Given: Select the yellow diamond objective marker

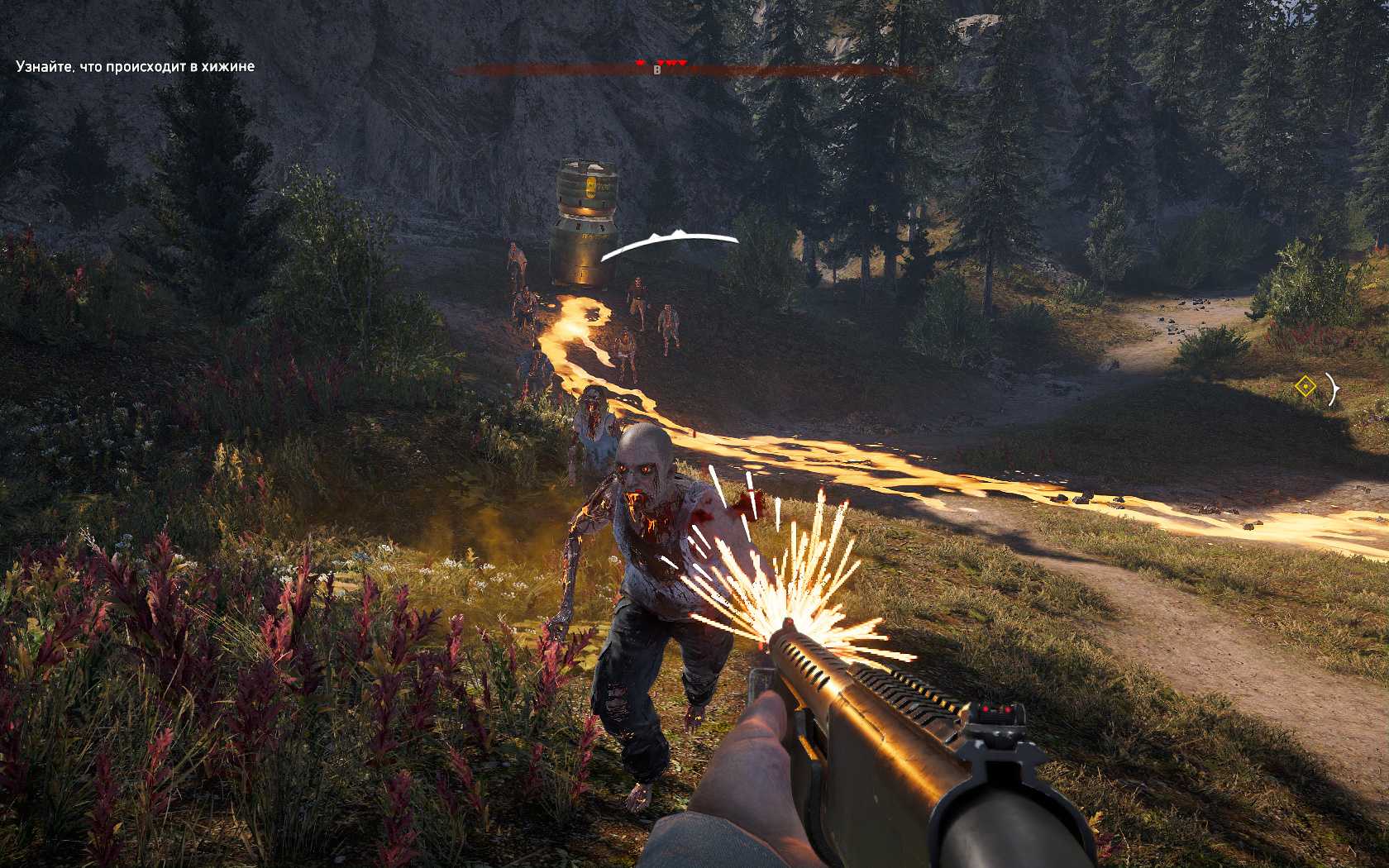Looking at the screenshot, I should [x=1305, y=387].
